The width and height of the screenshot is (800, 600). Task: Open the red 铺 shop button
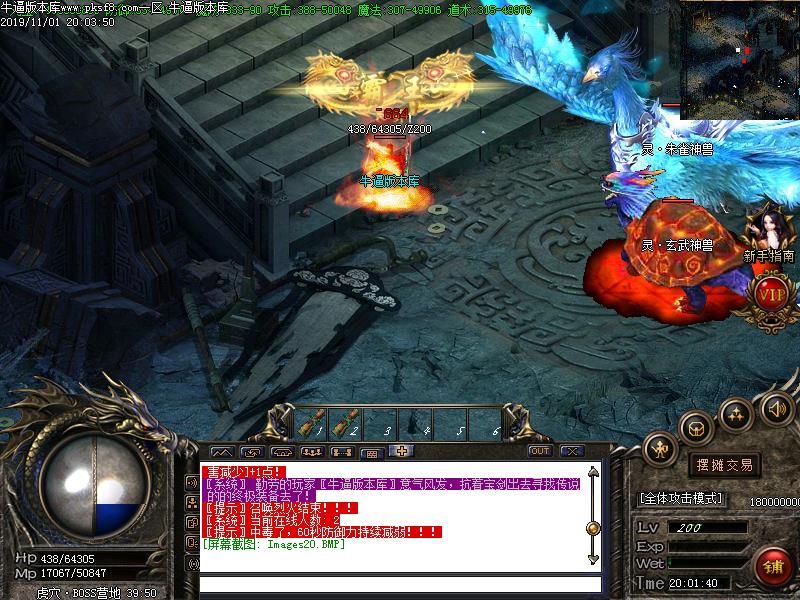coord(770,566)
